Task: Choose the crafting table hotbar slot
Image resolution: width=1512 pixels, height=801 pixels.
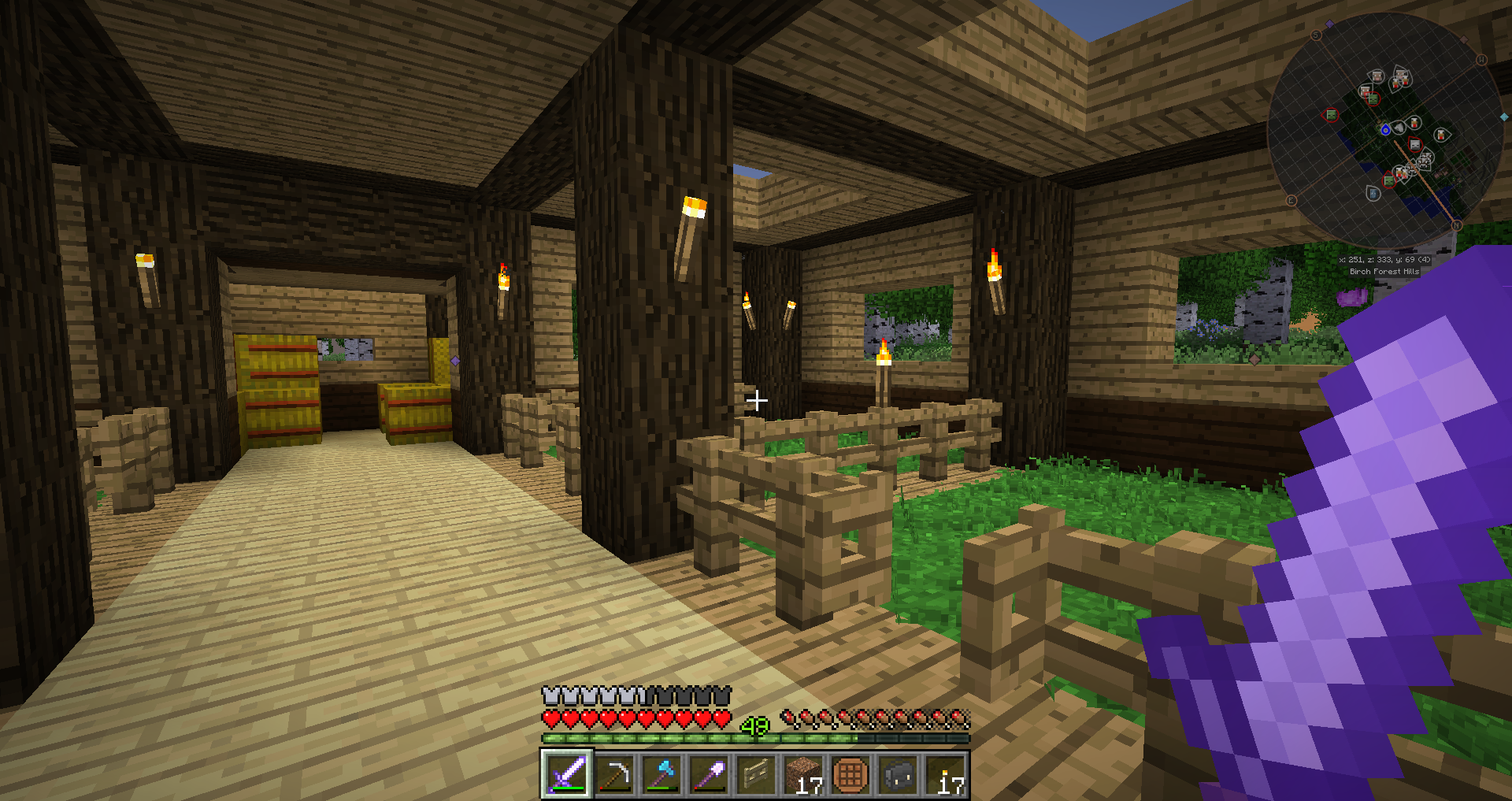Action: [850, 775]
